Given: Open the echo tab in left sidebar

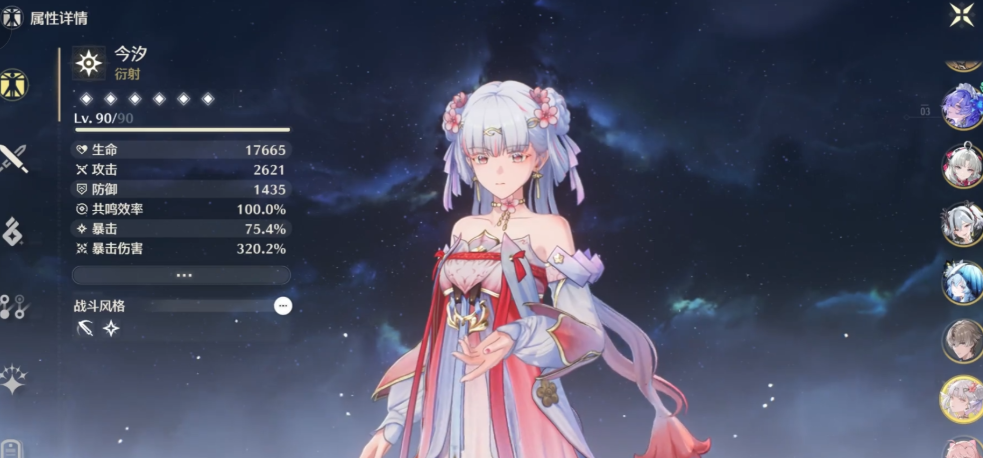Looking at the screenshot, I should (x=12, y=232).
